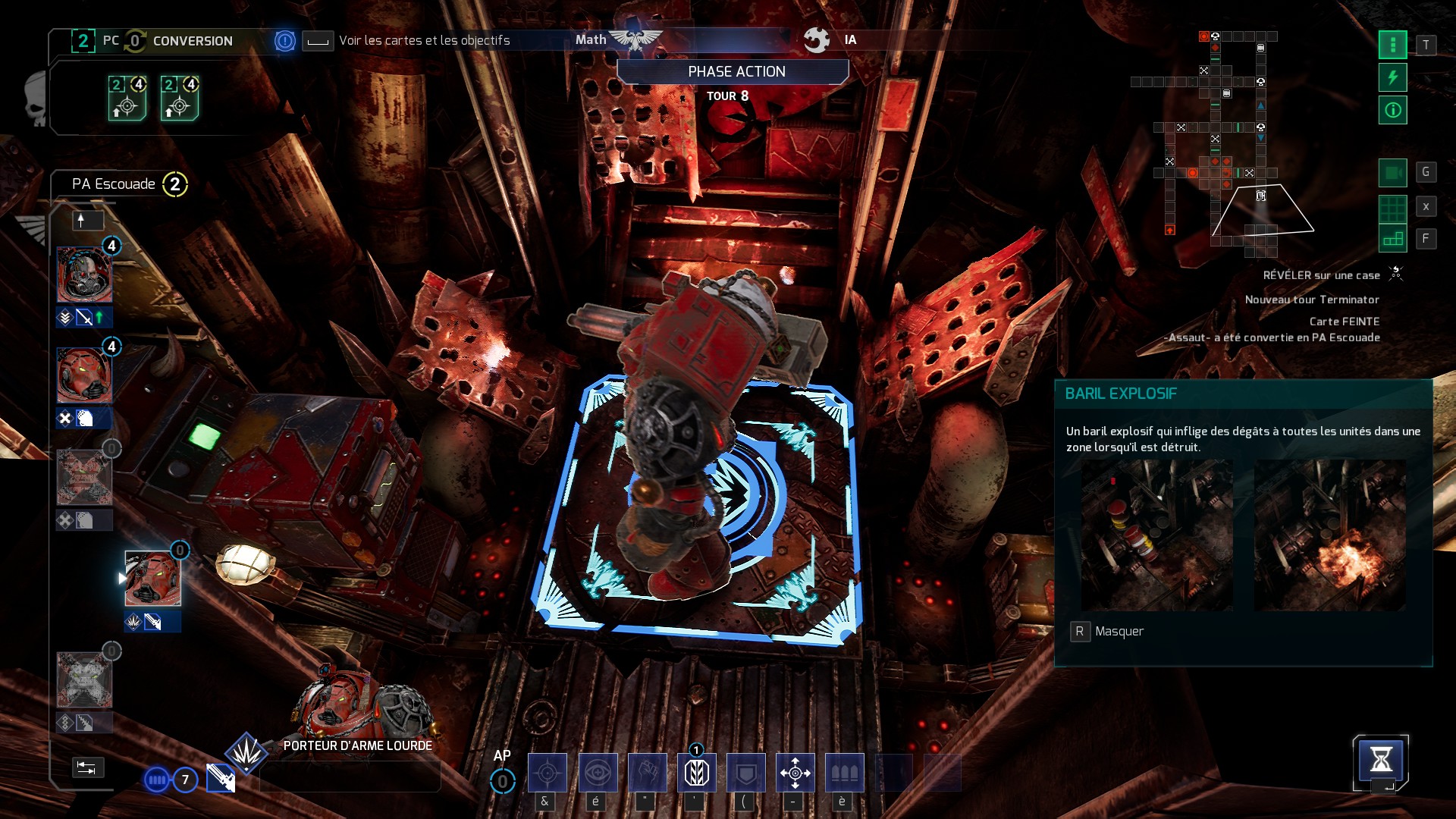This screenshot has height=819, width=1456.
Task: Choose the four-arrow move action
Action: click(x=795, y=773)
